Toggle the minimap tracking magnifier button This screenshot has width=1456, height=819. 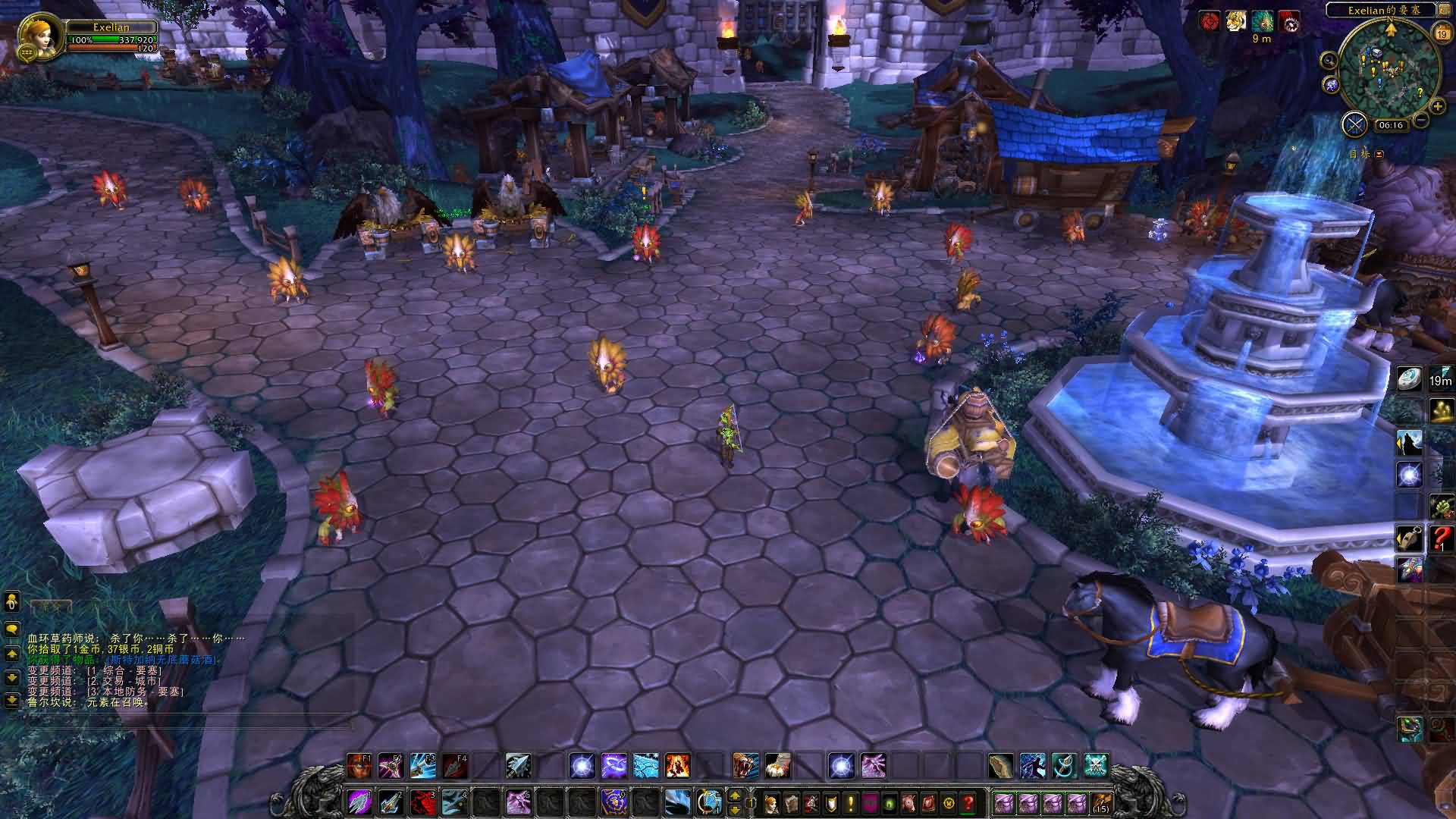[x=1329, y=60]
